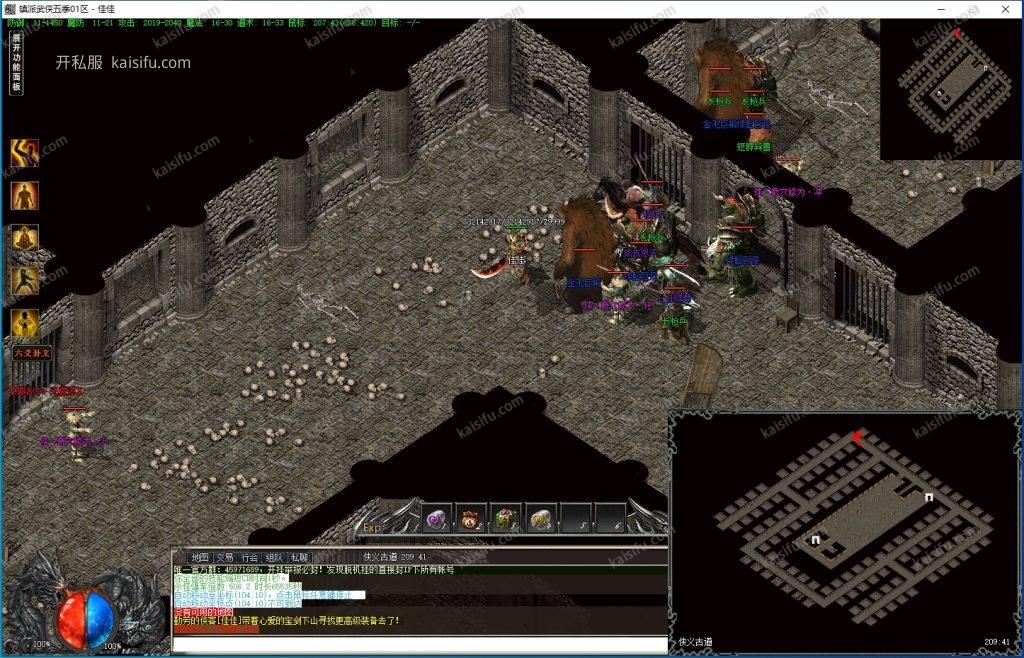This screenshot has width=1024, height=658.
Task: Activate the seated meditation skill icon
Action: point(25,238)
